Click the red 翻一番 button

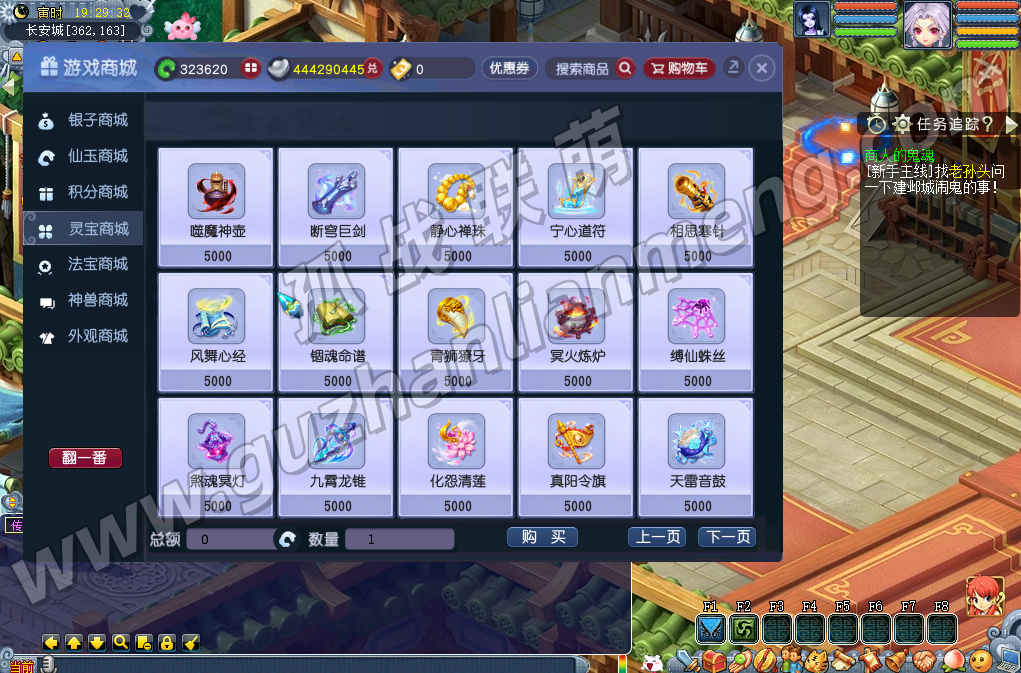[85, 458]
